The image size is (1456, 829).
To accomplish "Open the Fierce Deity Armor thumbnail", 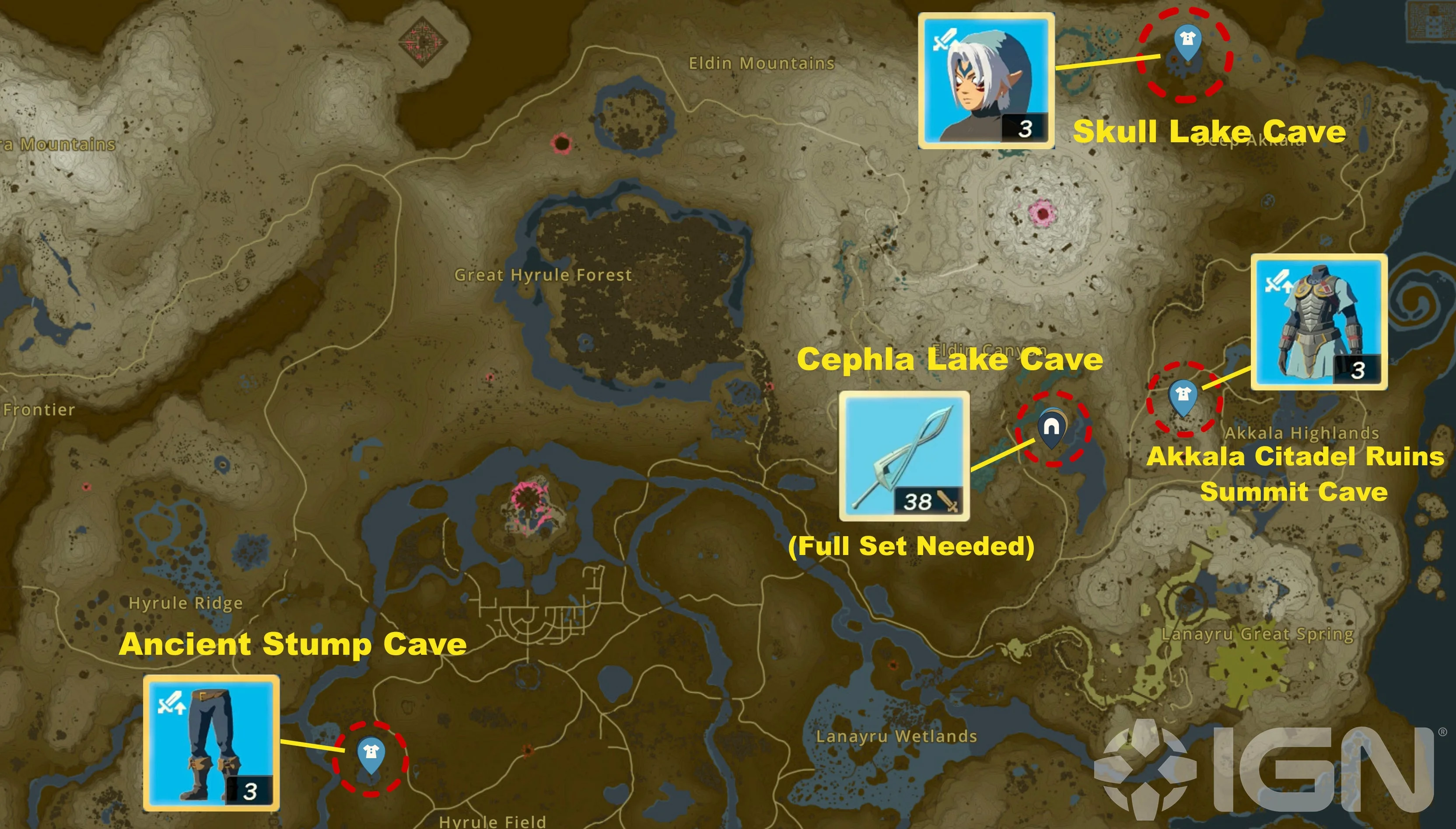I will coord(1318,322).
